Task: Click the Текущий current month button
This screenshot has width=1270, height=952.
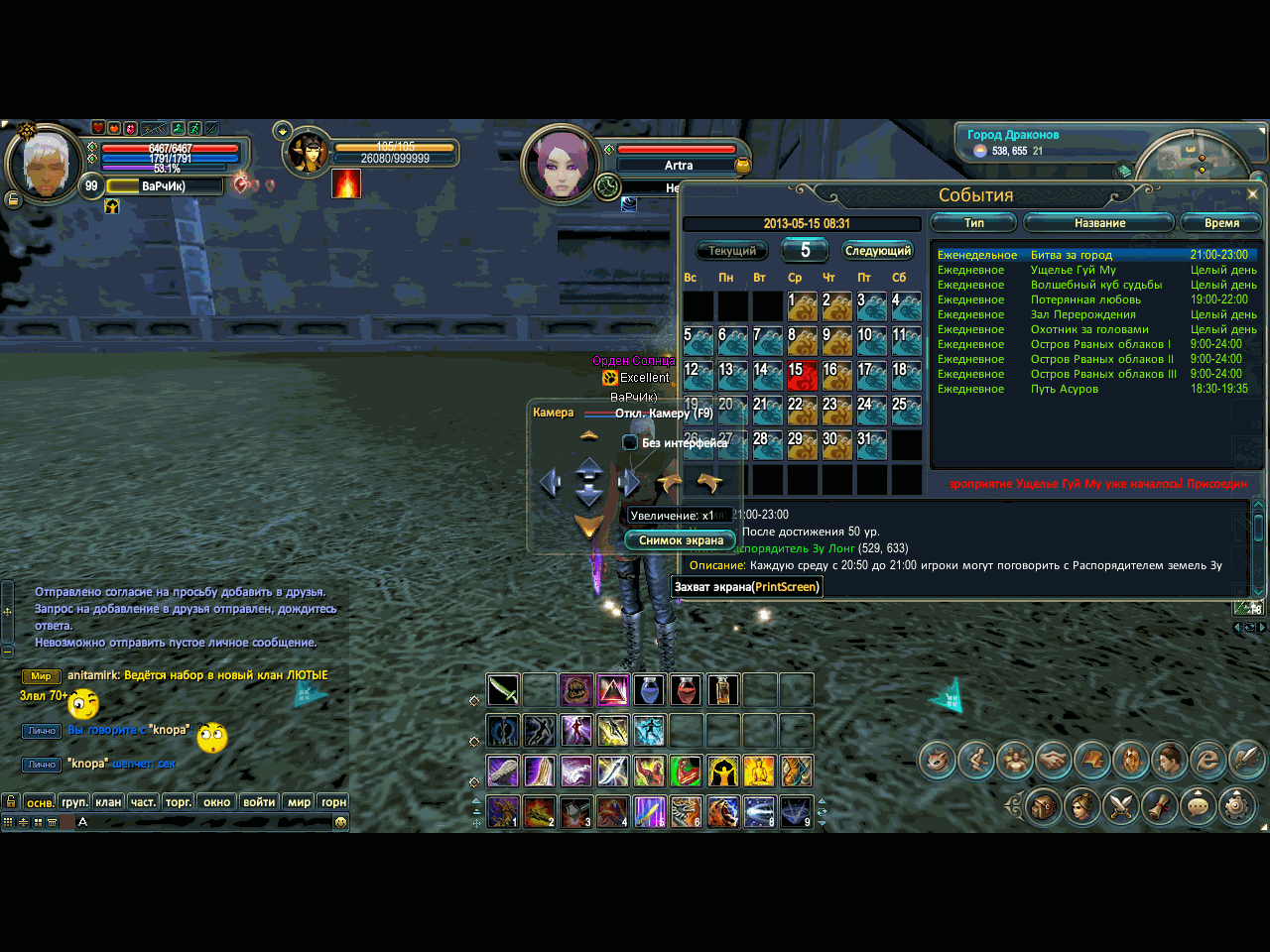Action: click(732, 251)
